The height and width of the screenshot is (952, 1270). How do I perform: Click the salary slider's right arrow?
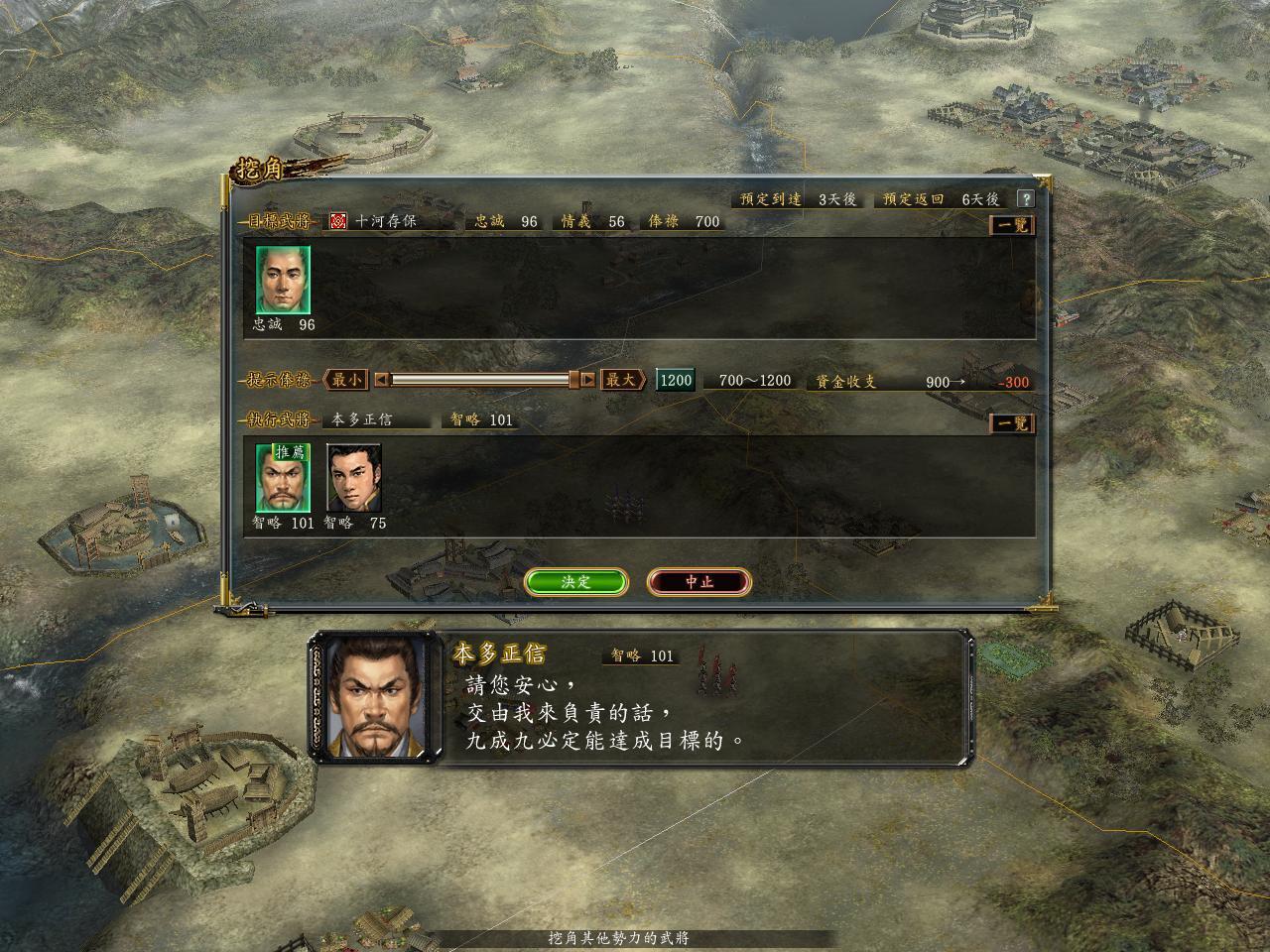(x=588, y=380)
